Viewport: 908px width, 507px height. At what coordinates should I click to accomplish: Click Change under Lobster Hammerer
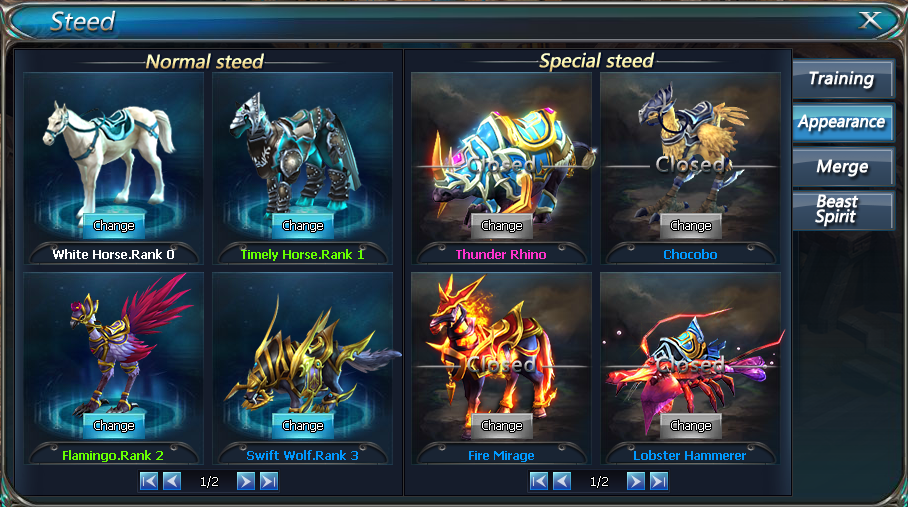pos(691,425)
